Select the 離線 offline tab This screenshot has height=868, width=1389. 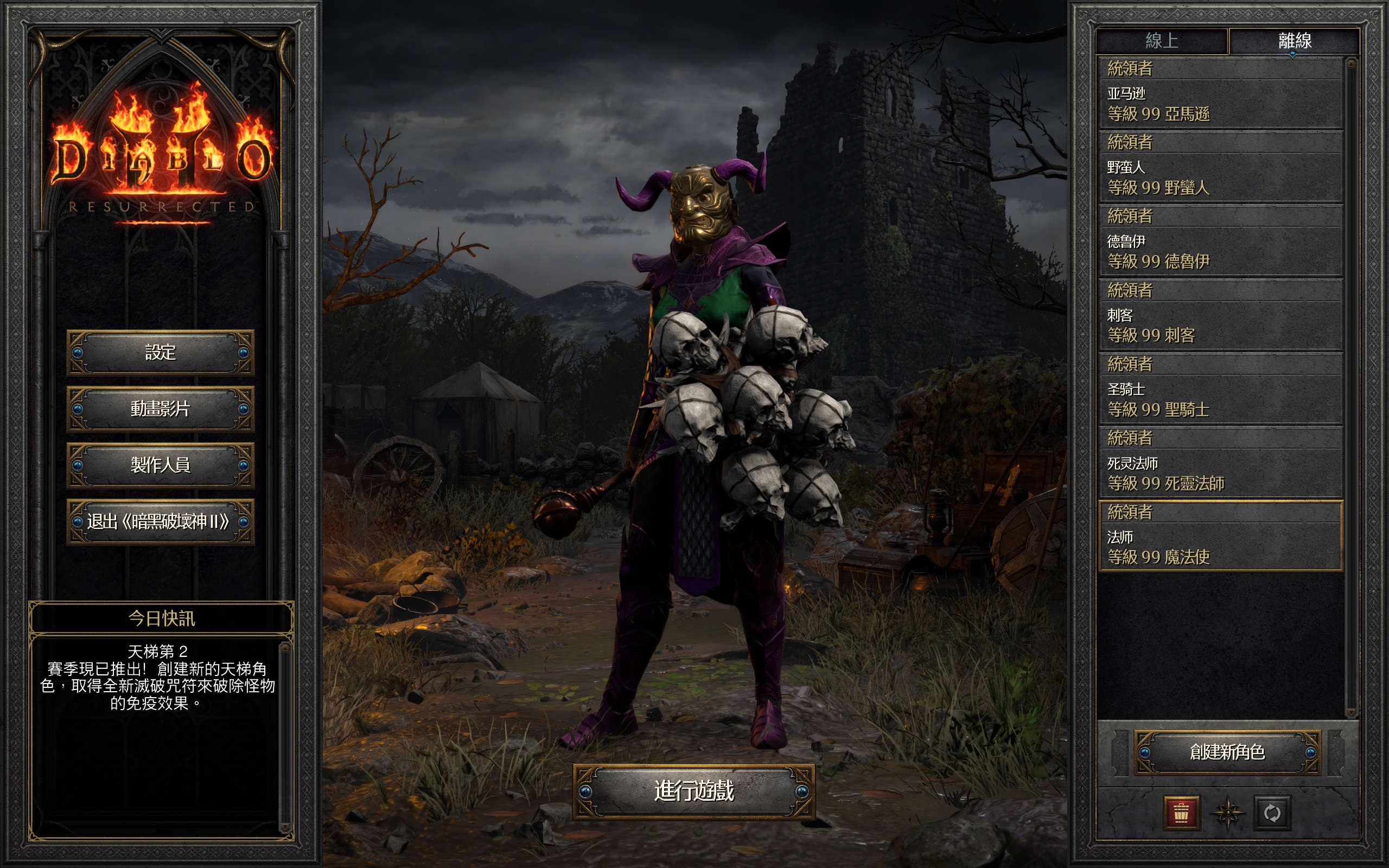[1294, 41]
